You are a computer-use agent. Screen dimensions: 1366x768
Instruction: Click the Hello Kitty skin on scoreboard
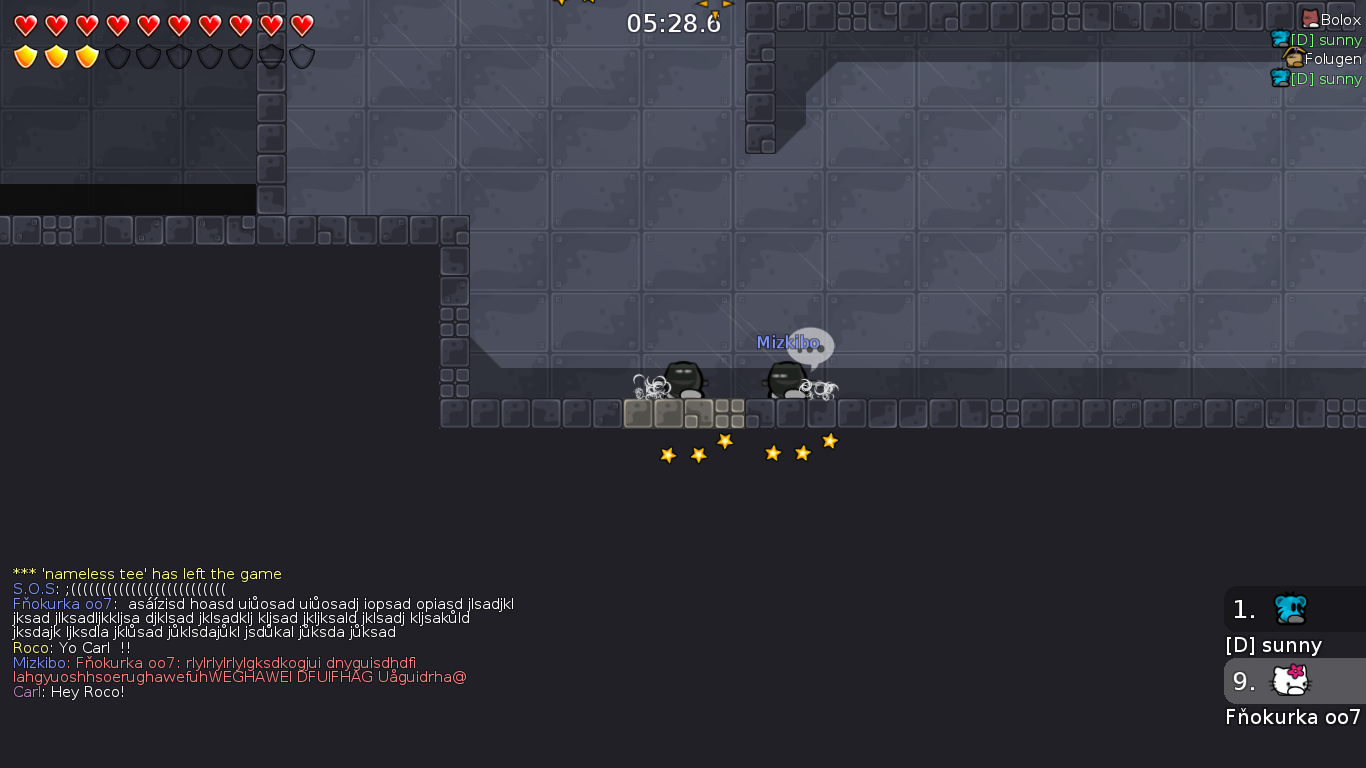1288,681
